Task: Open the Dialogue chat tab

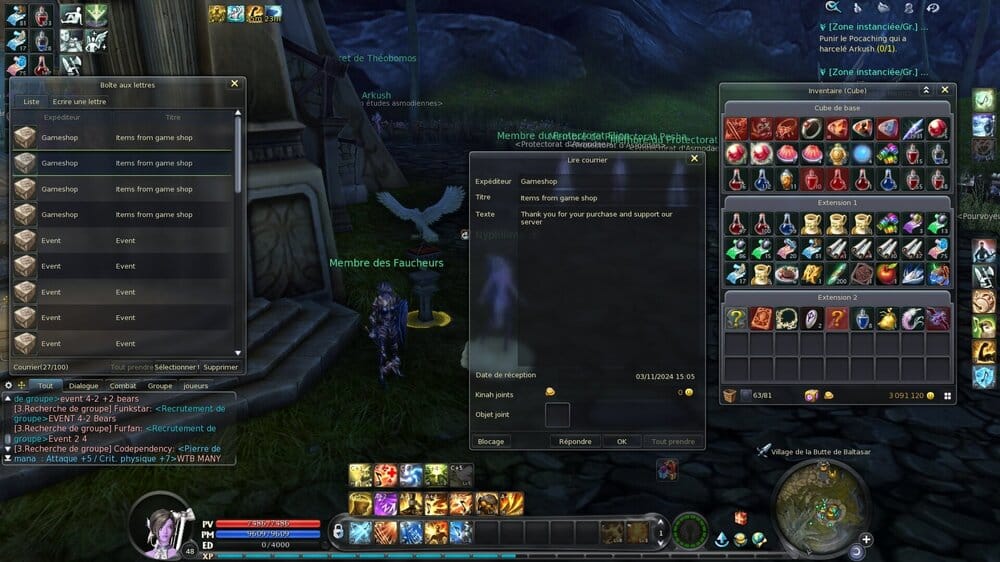Action: [84, 385]
